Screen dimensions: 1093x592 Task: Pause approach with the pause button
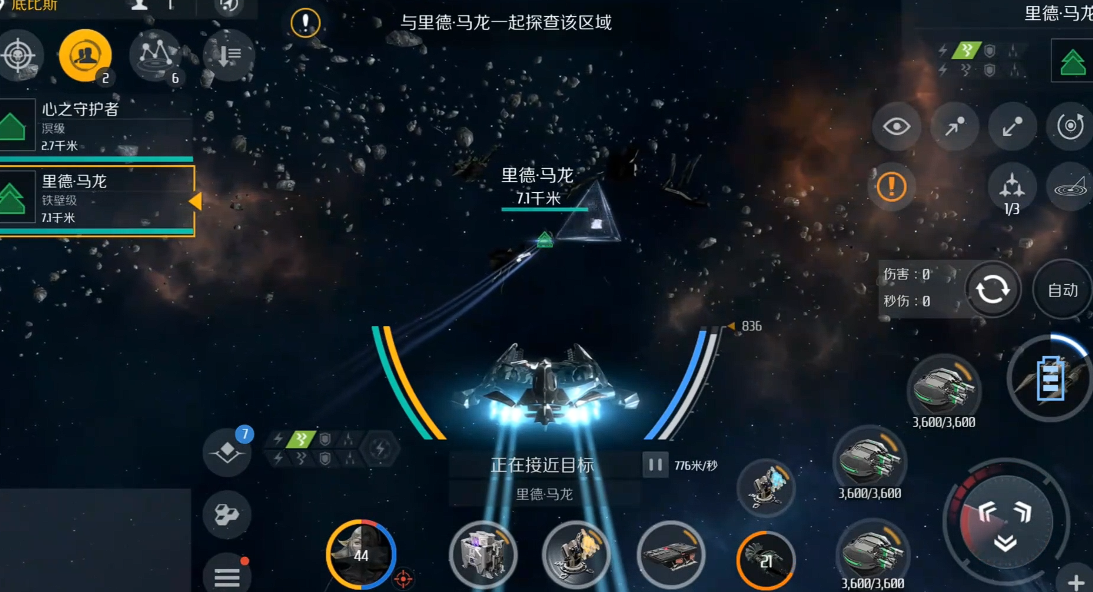pos(655,465)
